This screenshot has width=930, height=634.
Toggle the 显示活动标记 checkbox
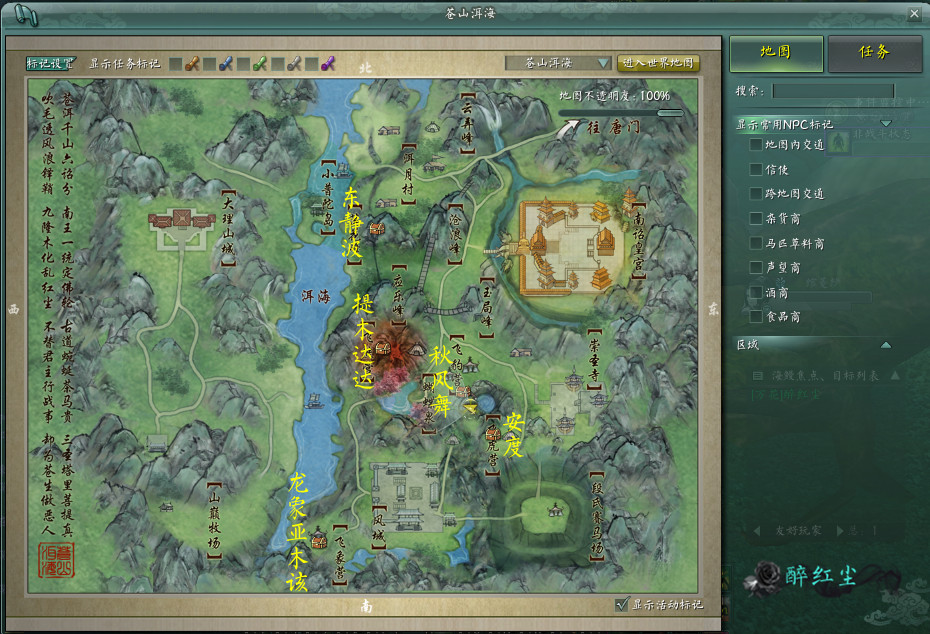tap(623, 604)
